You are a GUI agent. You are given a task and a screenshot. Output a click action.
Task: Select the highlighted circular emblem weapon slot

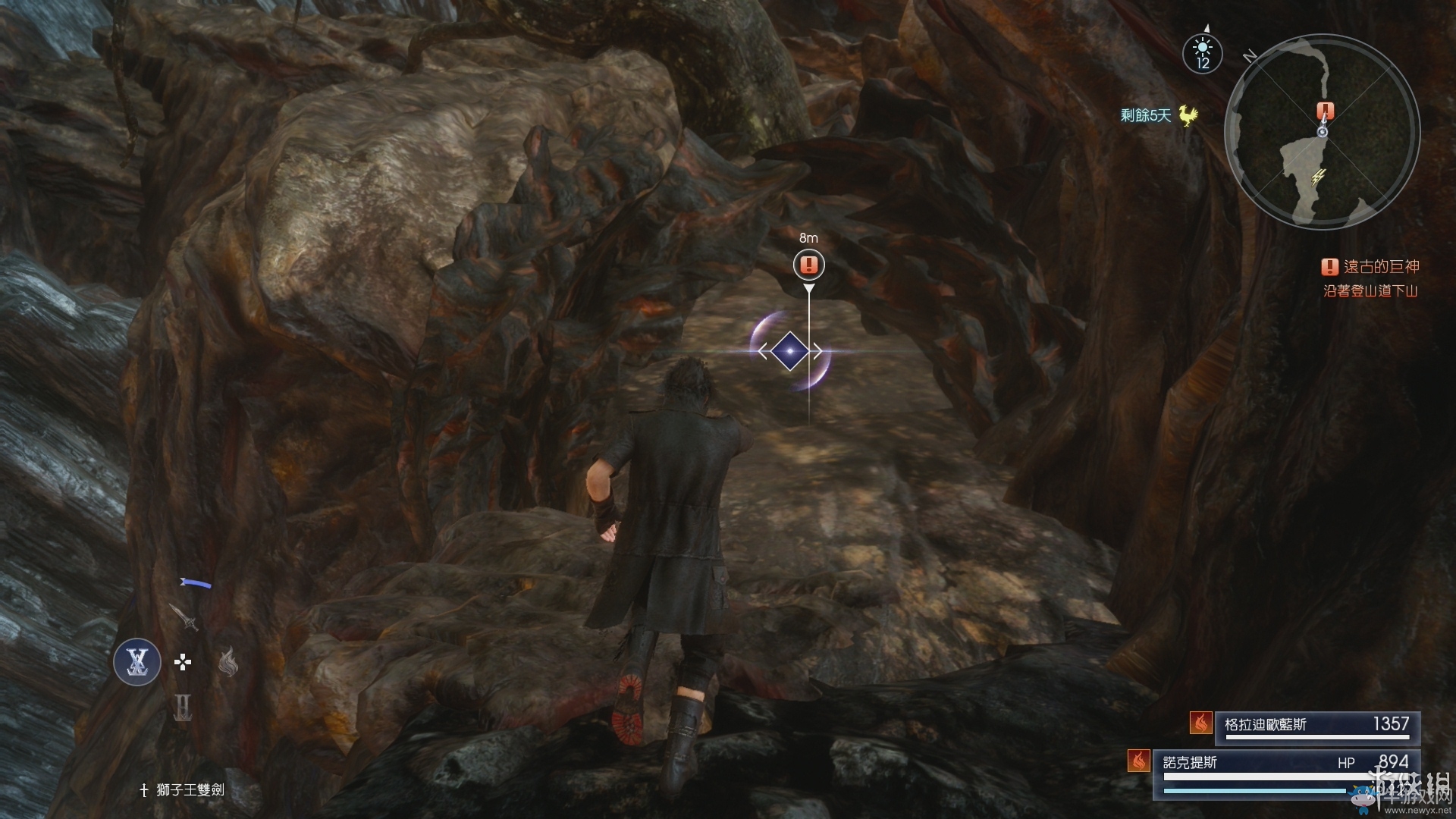click(137, 662)
